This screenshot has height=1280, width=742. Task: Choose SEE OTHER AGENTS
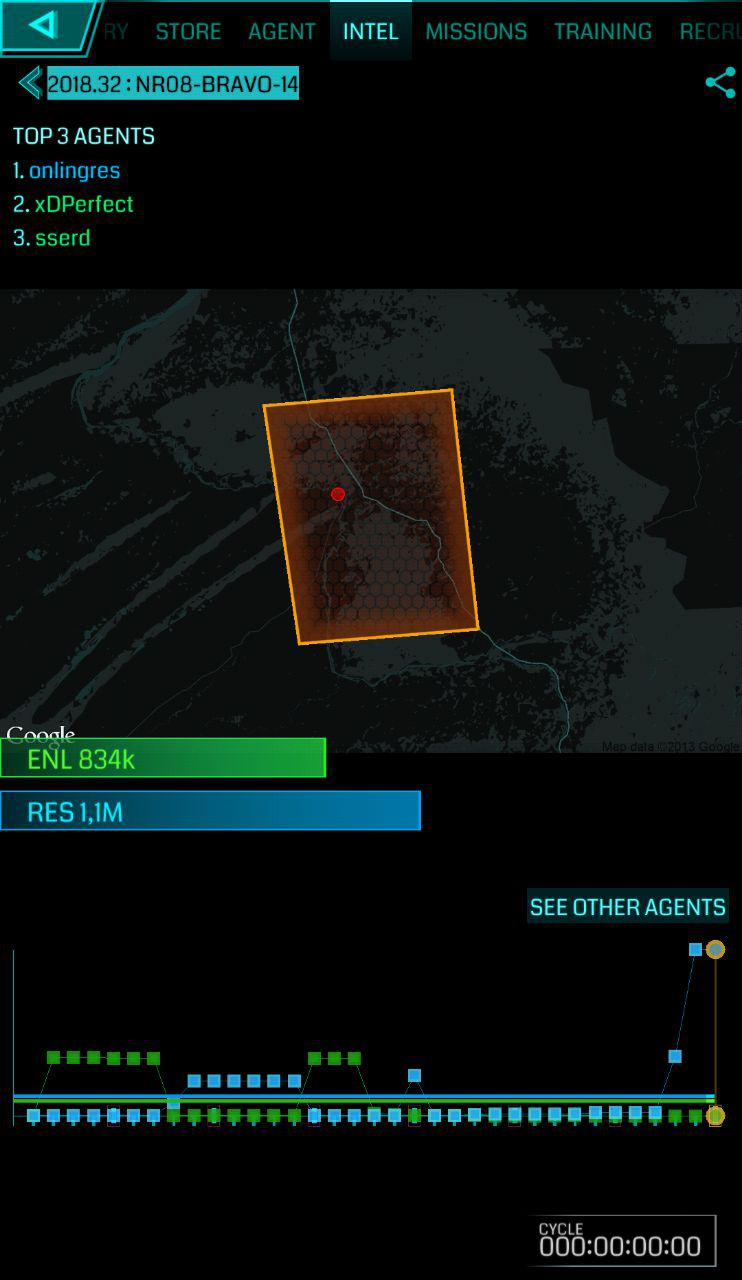(x=627, y=907)
